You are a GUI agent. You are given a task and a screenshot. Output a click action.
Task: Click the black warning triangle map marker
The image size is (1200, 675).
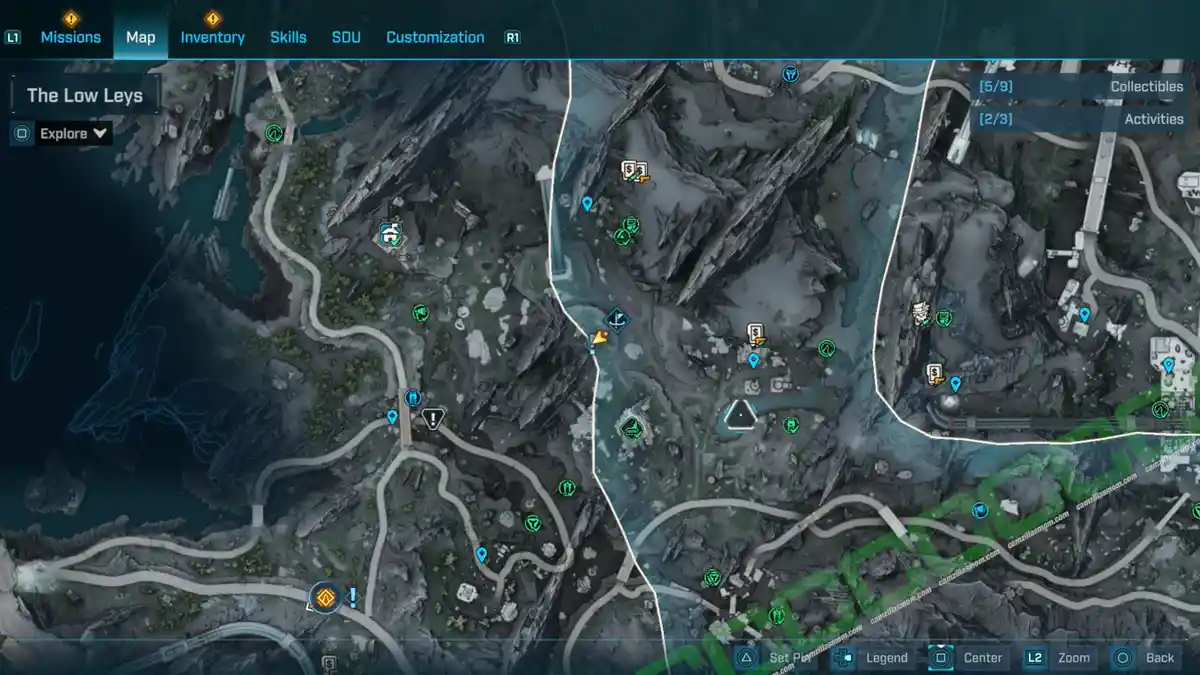[432, 419]
